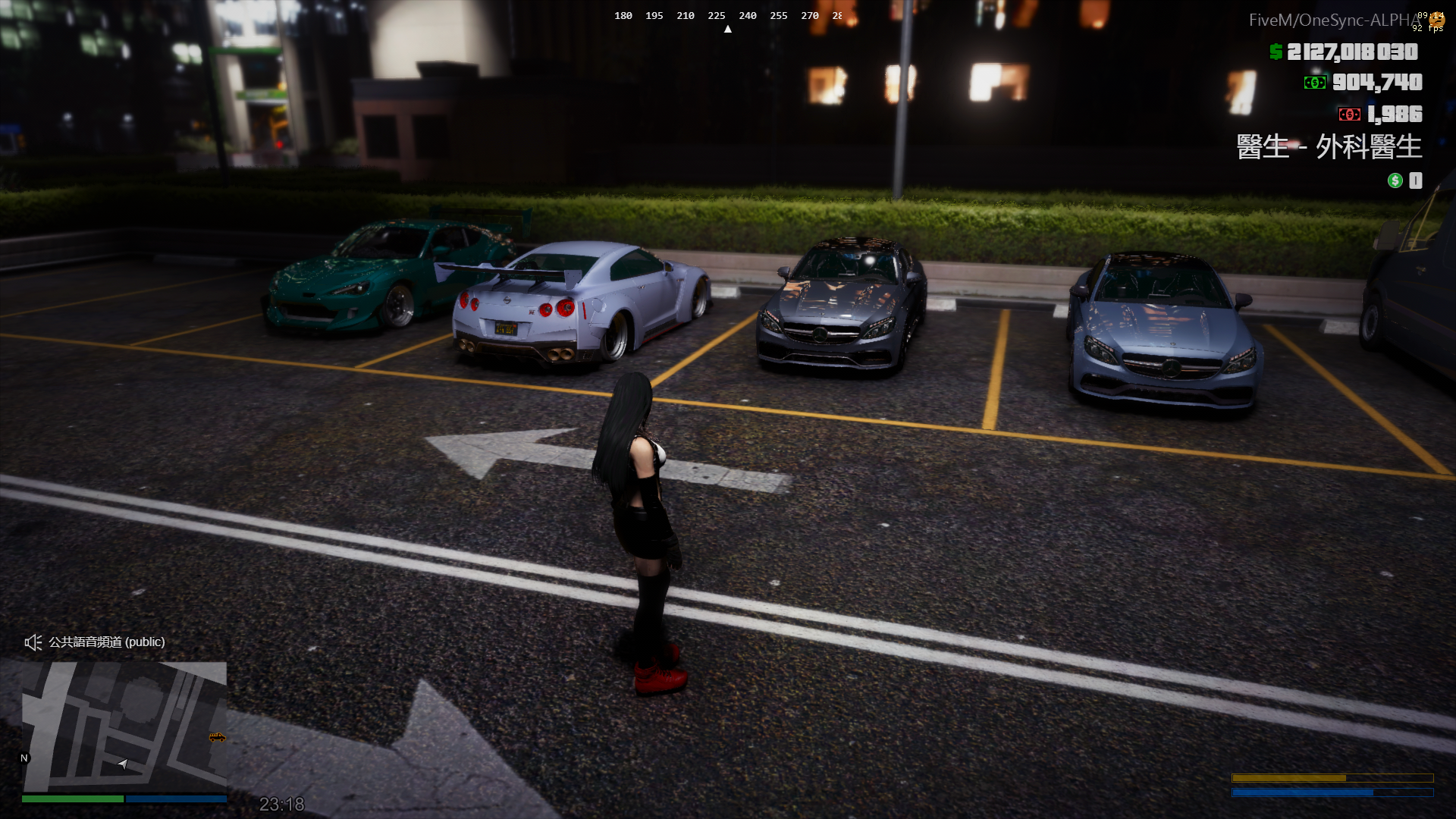Screen dimensions: 1456x819
Task: Toggle the 92 fps counter display
Action: coord(1426,28)
